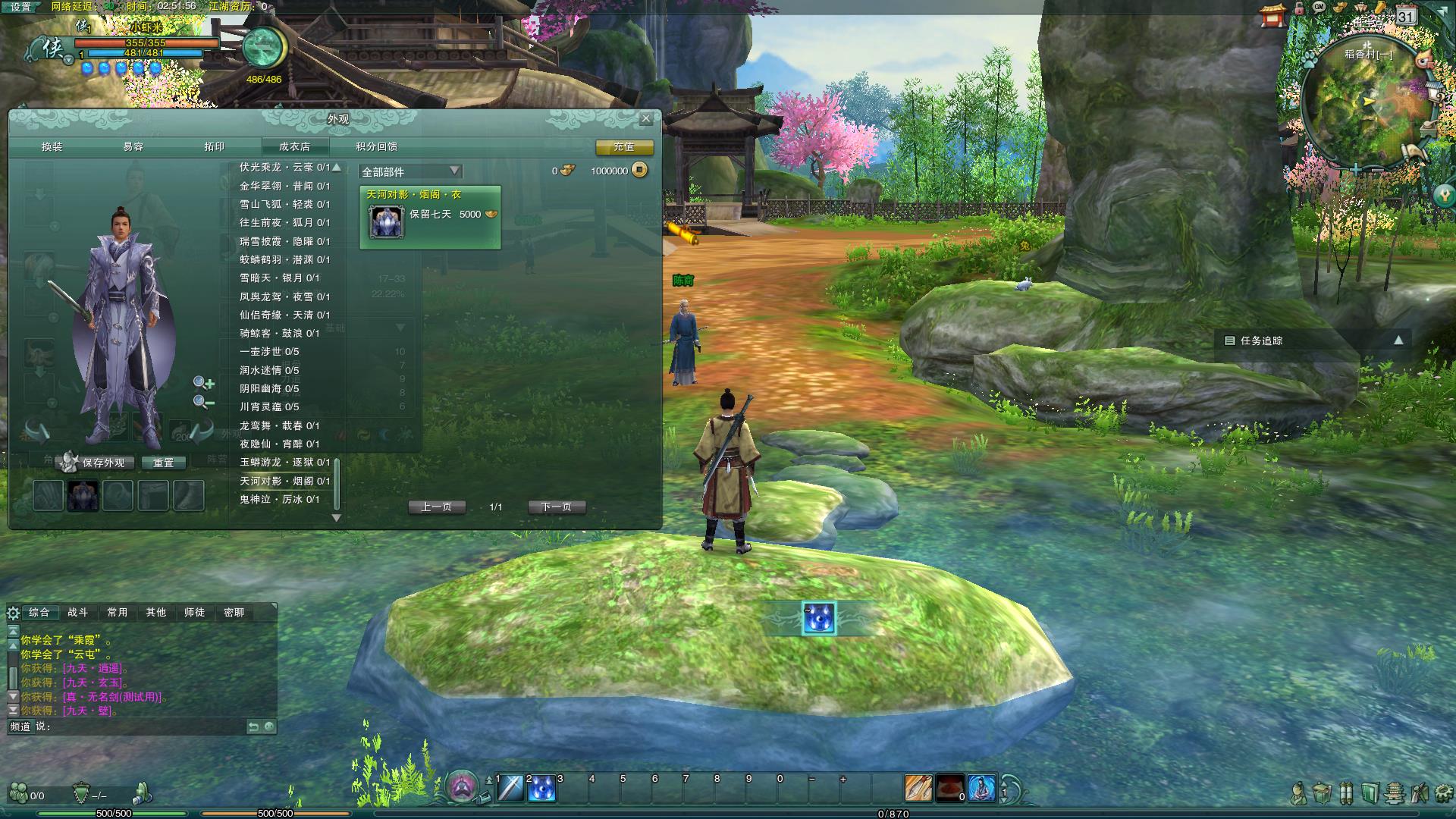1456x819 pixels.
Task: Switch to the 积分回馈 tab
Action: pyautogui.click(x=377, y=146)
